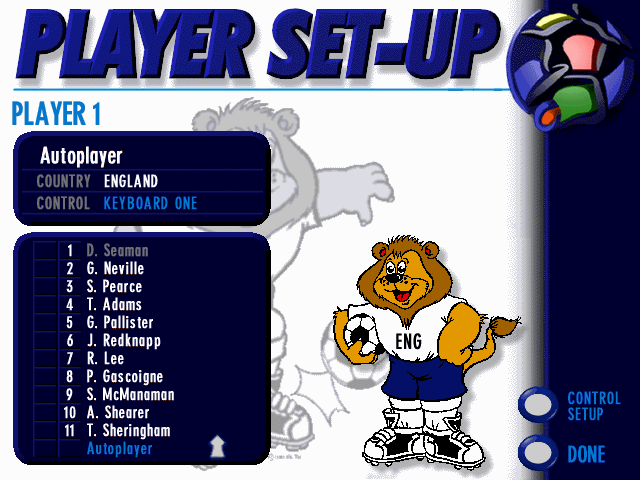Choose G. Neville from the squad list
Viewport: 640px width, 480px height.
tap(115, 269)
